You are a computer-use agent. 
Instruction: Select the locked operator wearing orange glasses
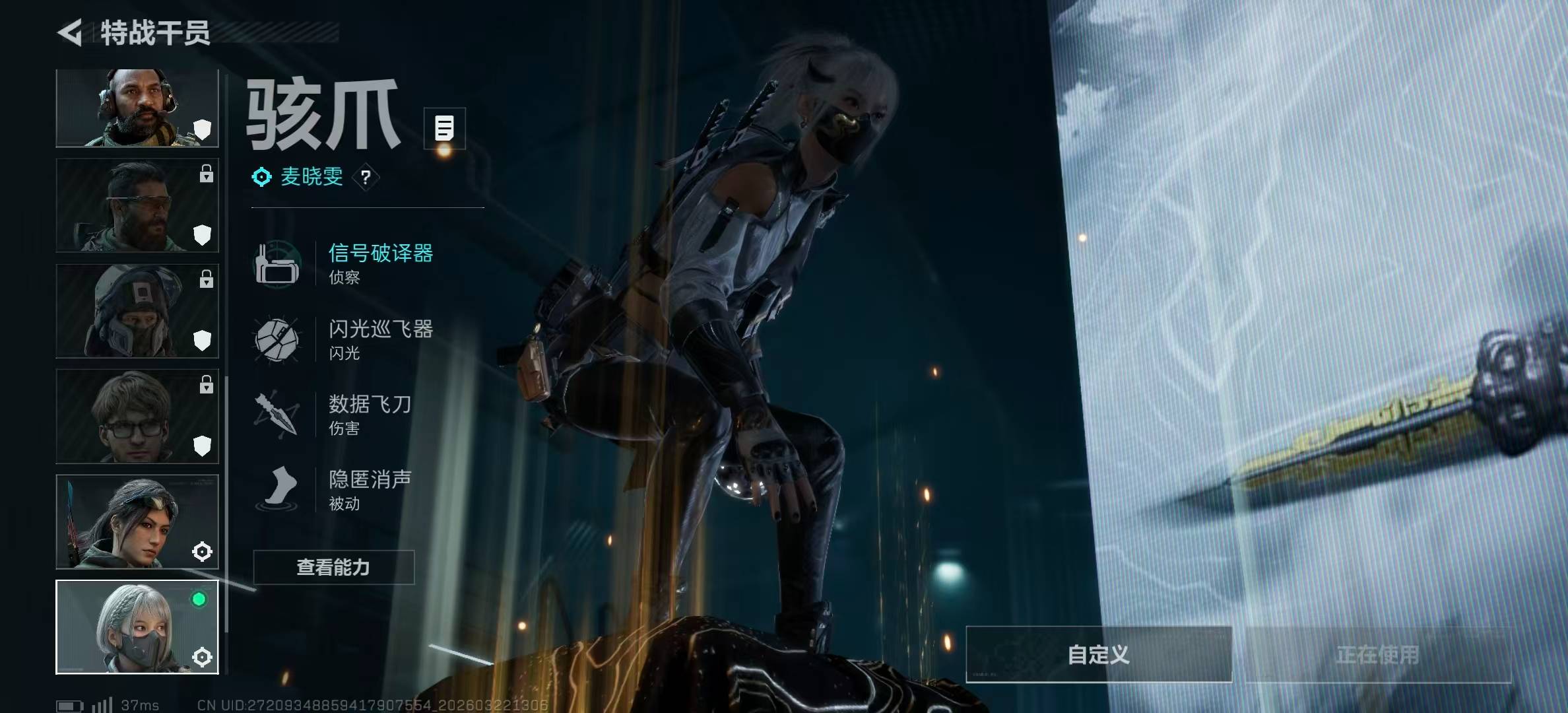coord(137,205)
